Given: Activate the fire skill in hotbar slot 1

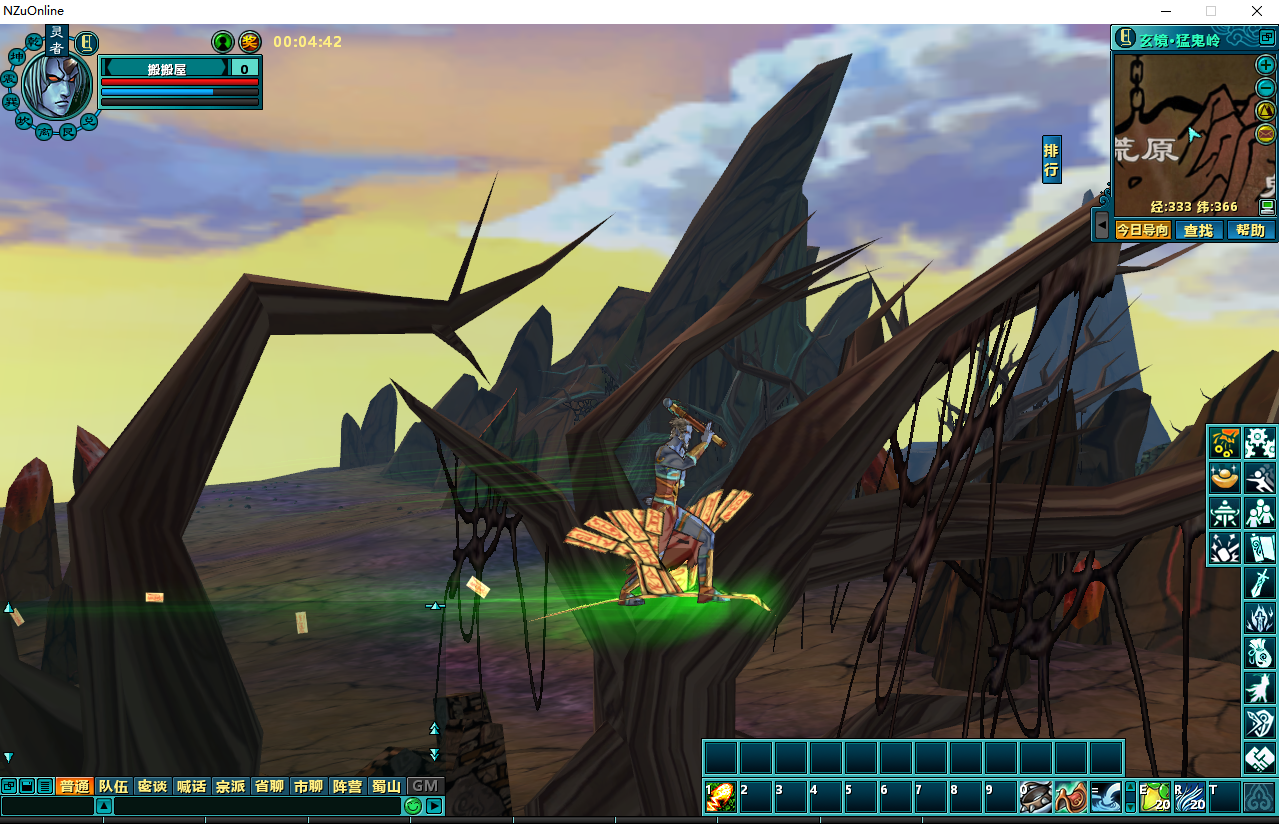Looking at the screenshot, I should click(721, 797).
